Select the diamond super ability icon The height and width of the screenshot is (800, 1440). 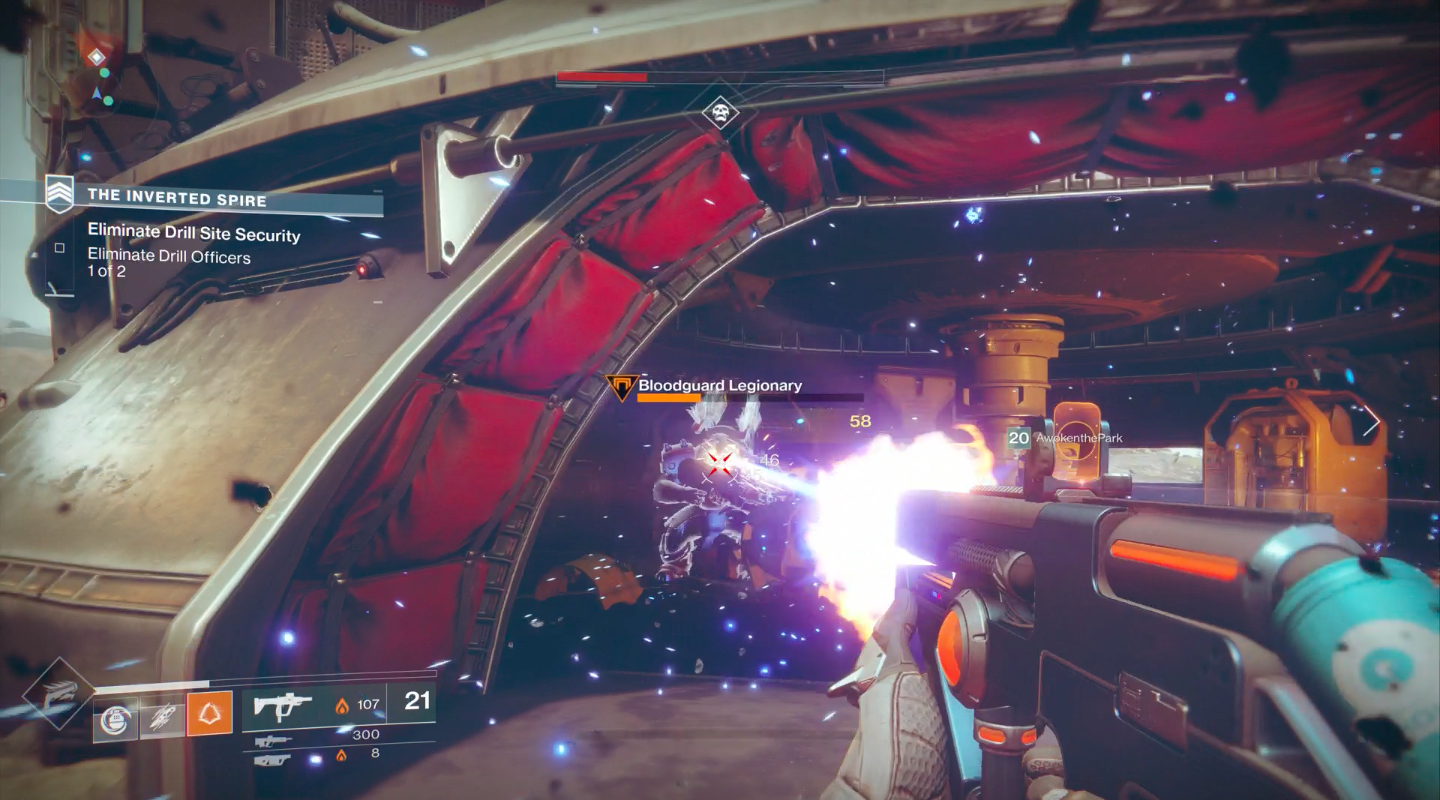tap(59, 694)
